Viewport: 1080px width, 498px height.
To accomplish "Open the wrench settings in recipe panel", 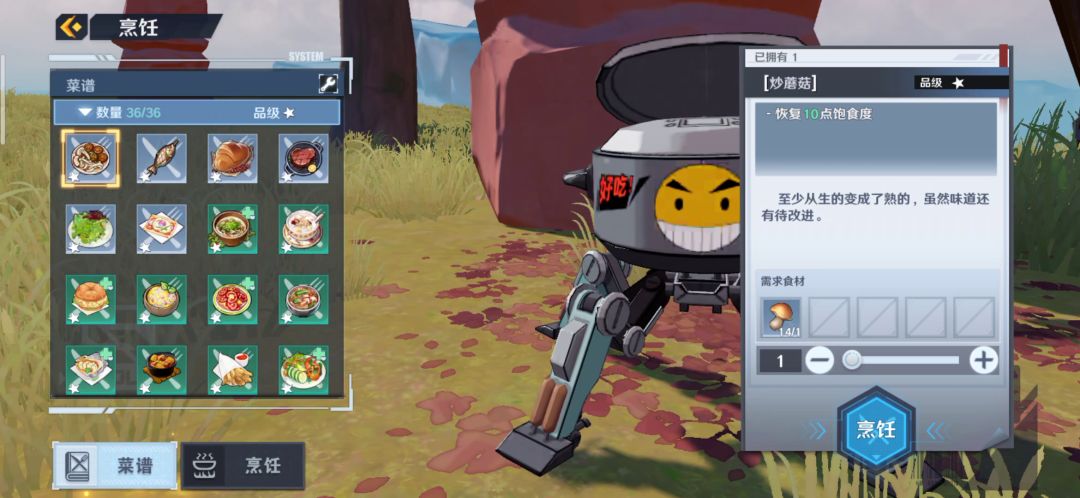I will click(328, 84).
